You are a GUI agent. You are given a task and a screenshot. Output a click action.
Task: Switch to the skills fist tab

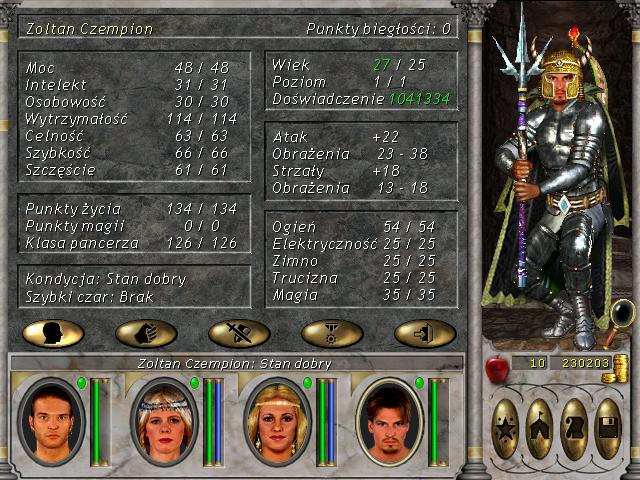pyautogui.click(x=146, y=333)
